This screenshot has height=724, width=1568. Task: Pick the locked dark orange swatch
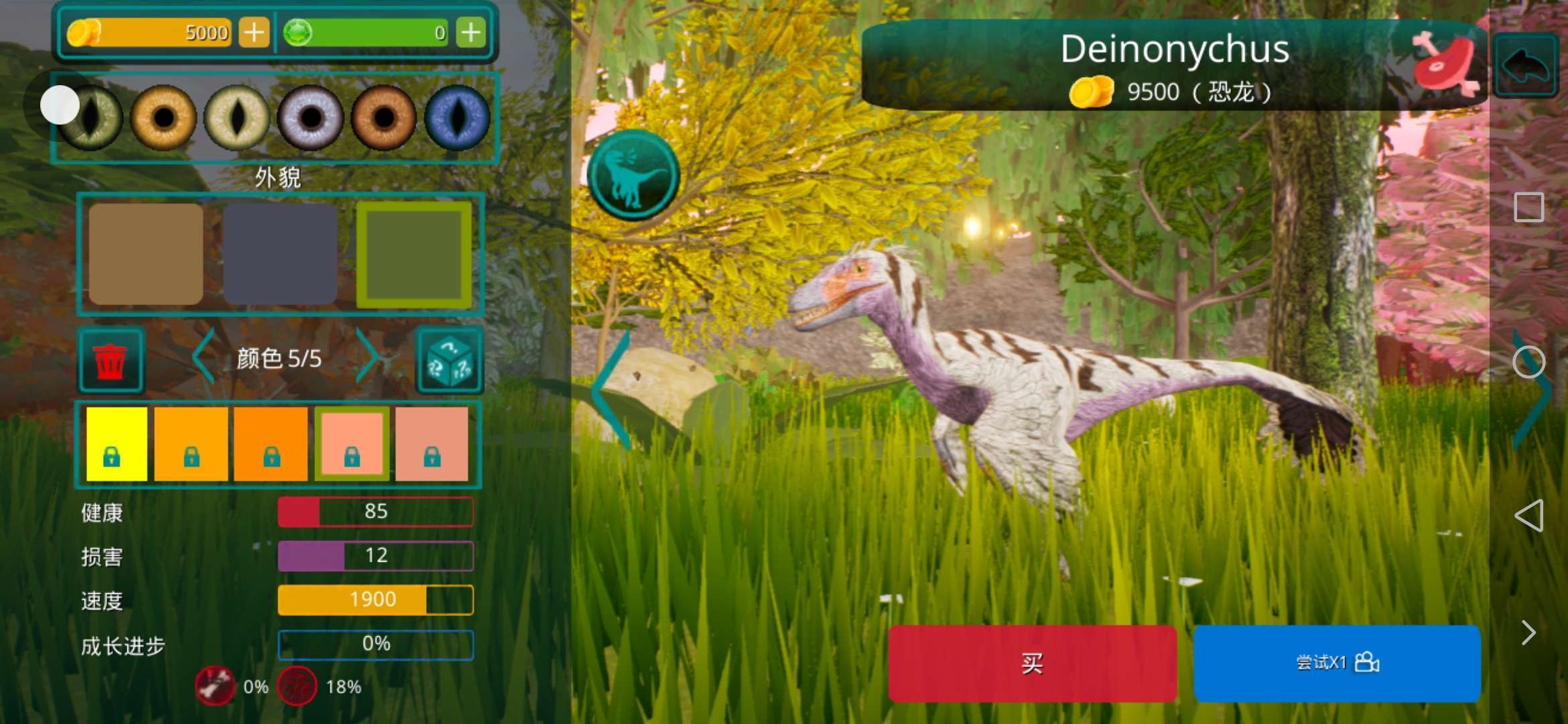coord(271,443)
